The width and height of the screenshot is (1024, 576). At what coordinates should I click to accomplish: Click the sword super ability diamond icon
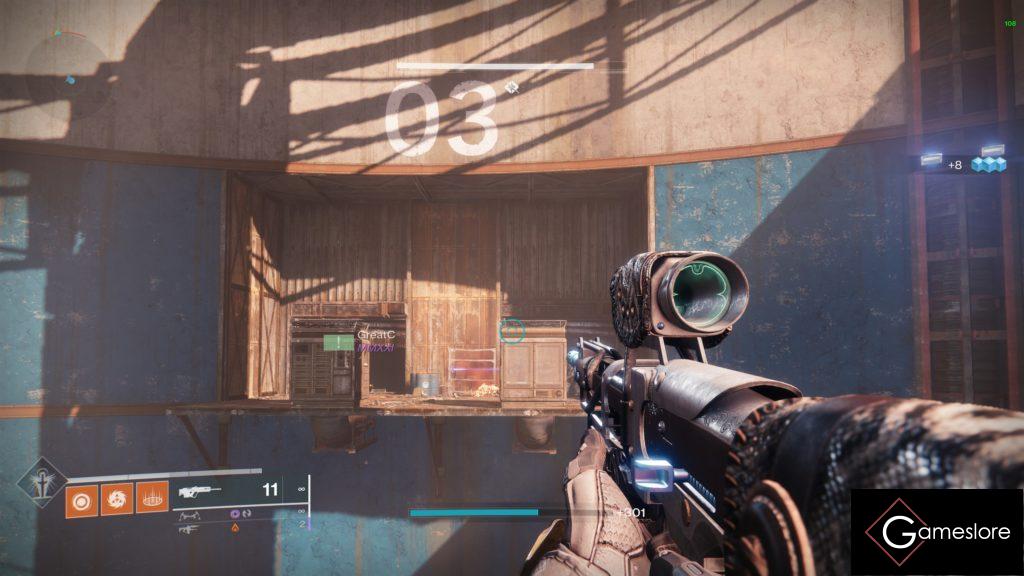(43, 480)
